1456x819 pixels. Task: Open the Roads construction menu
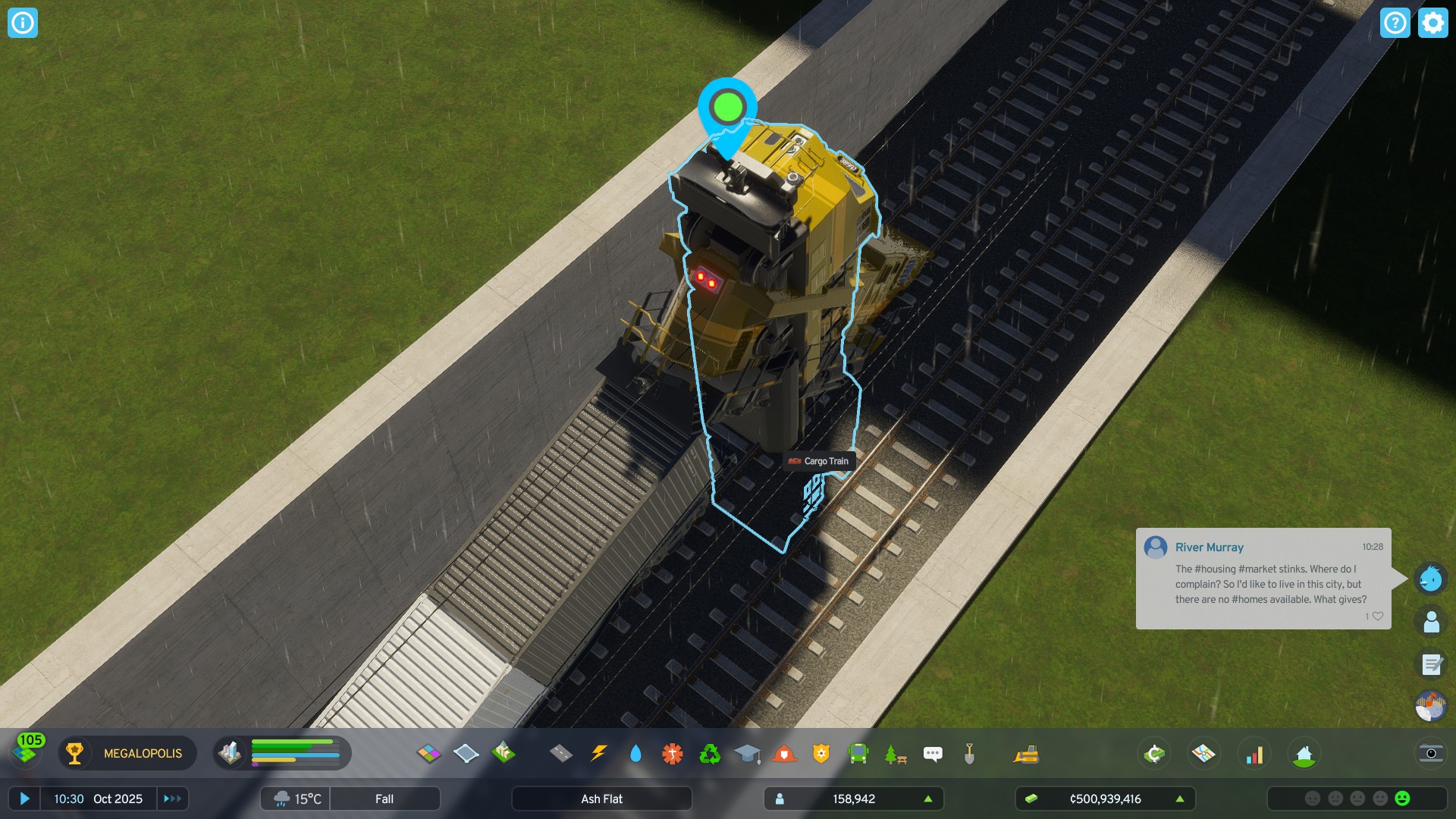(561, 753)
